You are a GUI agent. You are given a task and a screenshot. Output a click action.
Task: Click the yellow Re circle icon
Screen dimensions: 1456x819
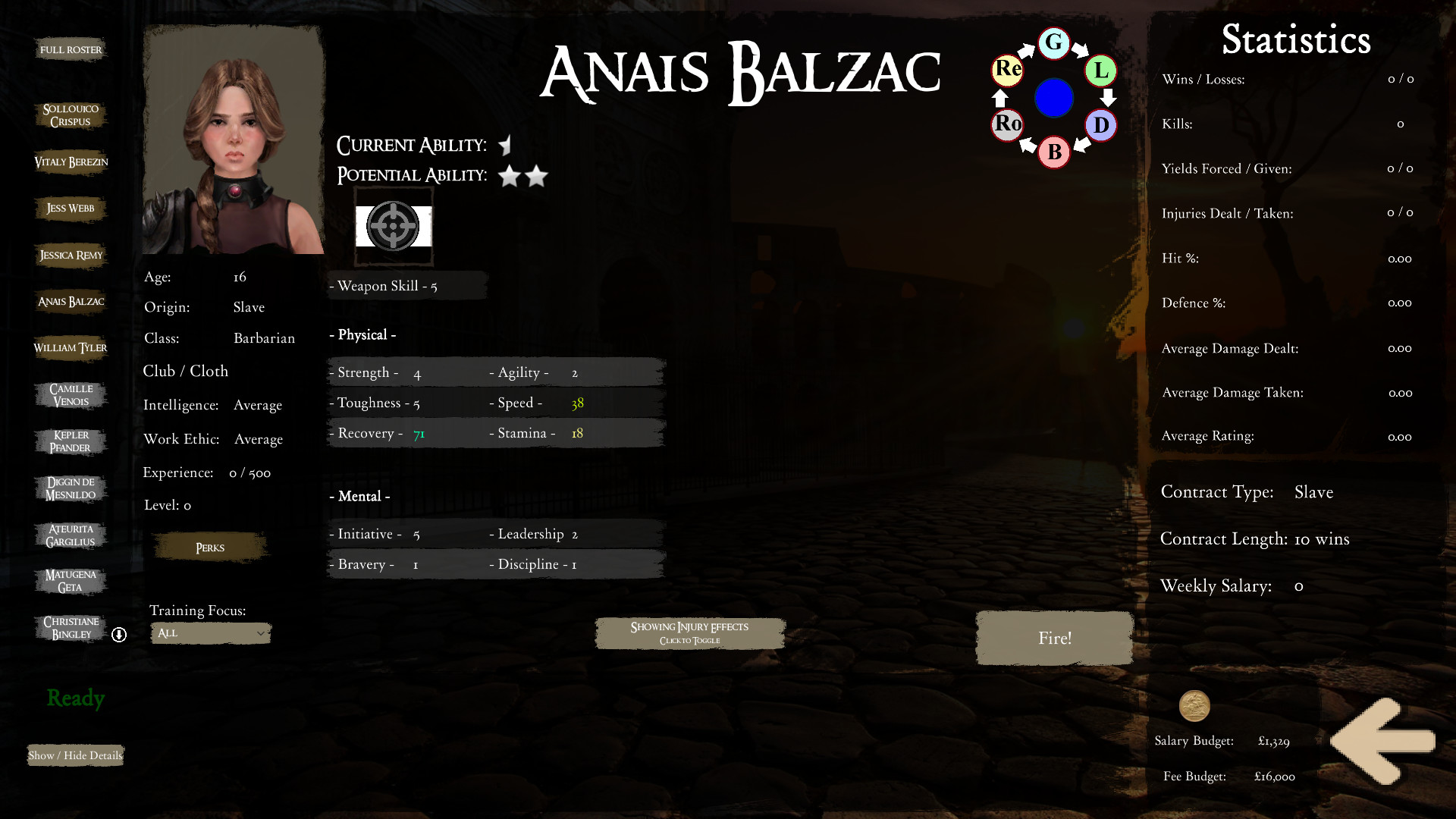[1006, 71]
